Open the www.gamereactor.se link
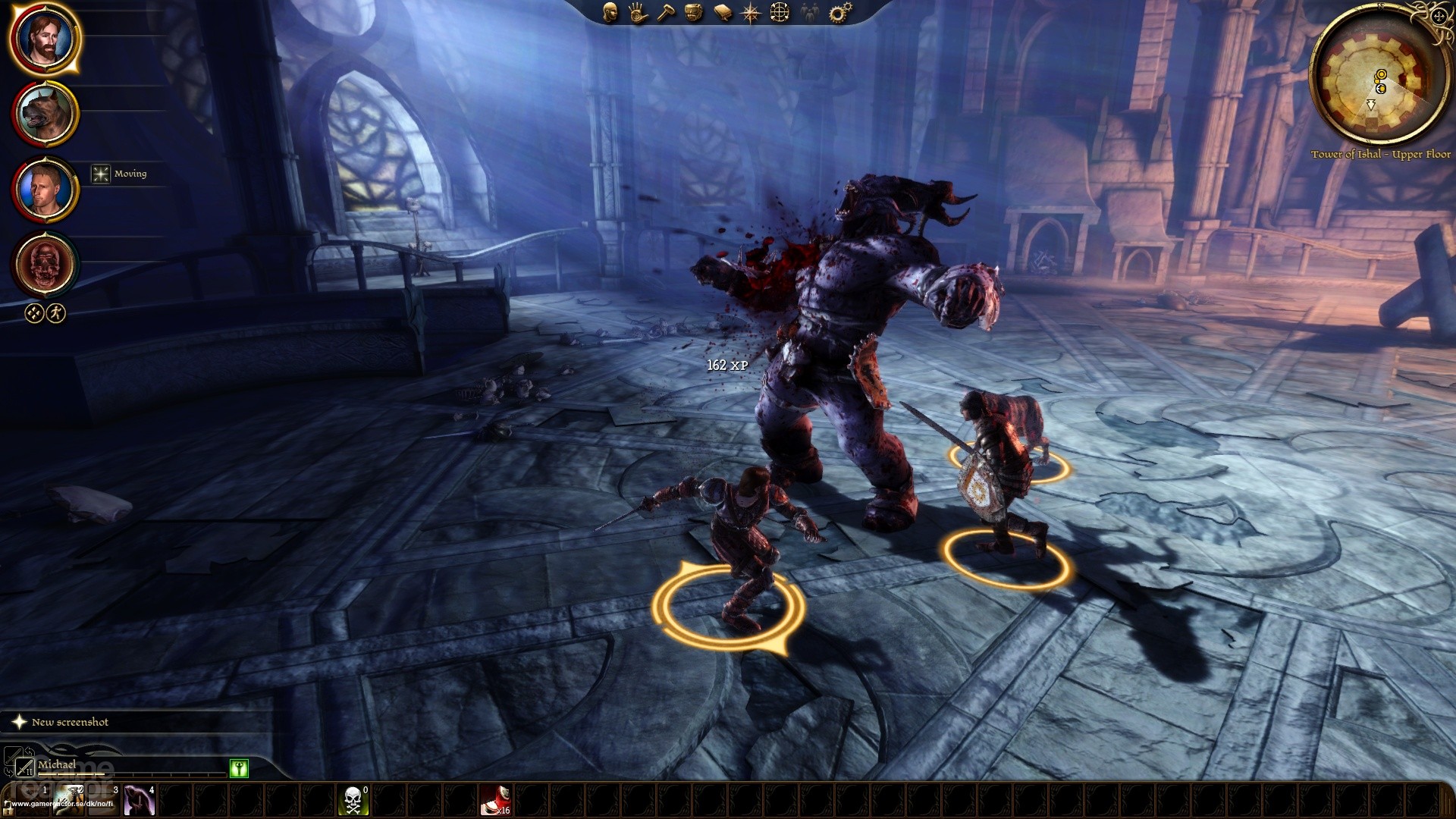This screenshot has width=1456, height=819. (61, 804)
